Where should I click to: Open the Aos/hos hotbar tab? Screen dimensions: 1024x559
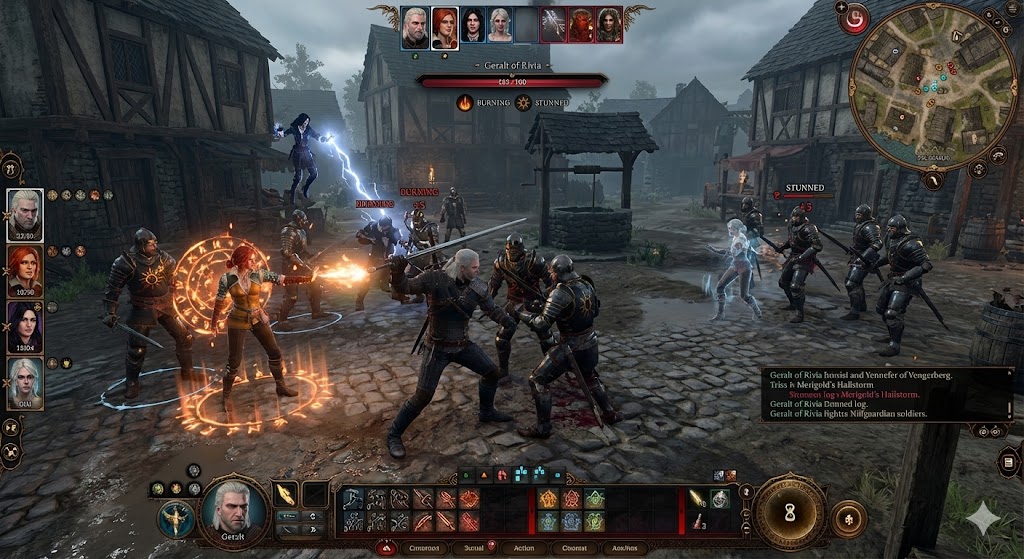[x=628, y=548]
